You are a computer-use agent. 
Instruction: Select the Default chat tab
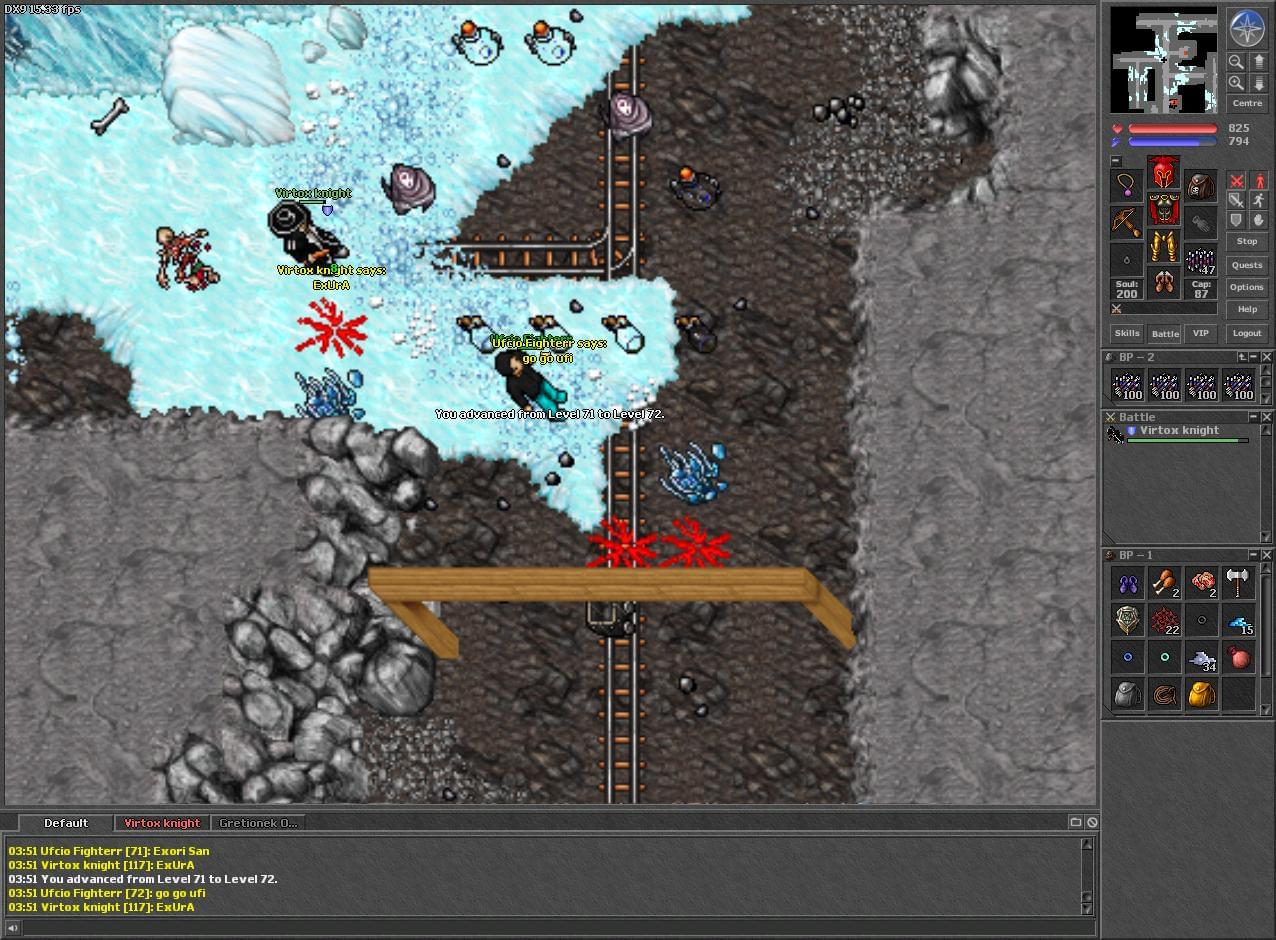click(x=66, y=823)
